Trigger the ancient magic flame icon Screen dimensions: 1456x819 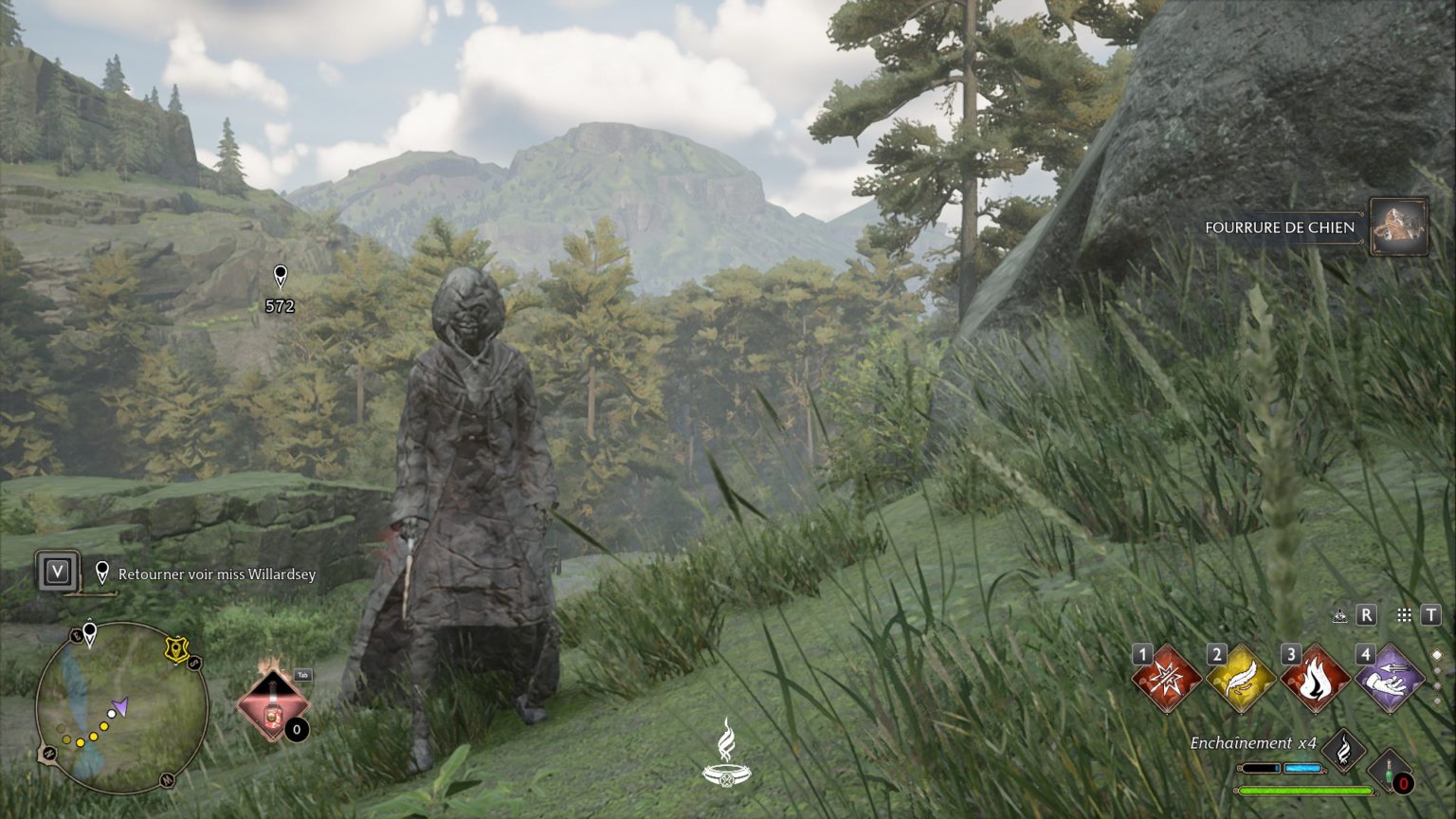tap(1343, 751)
